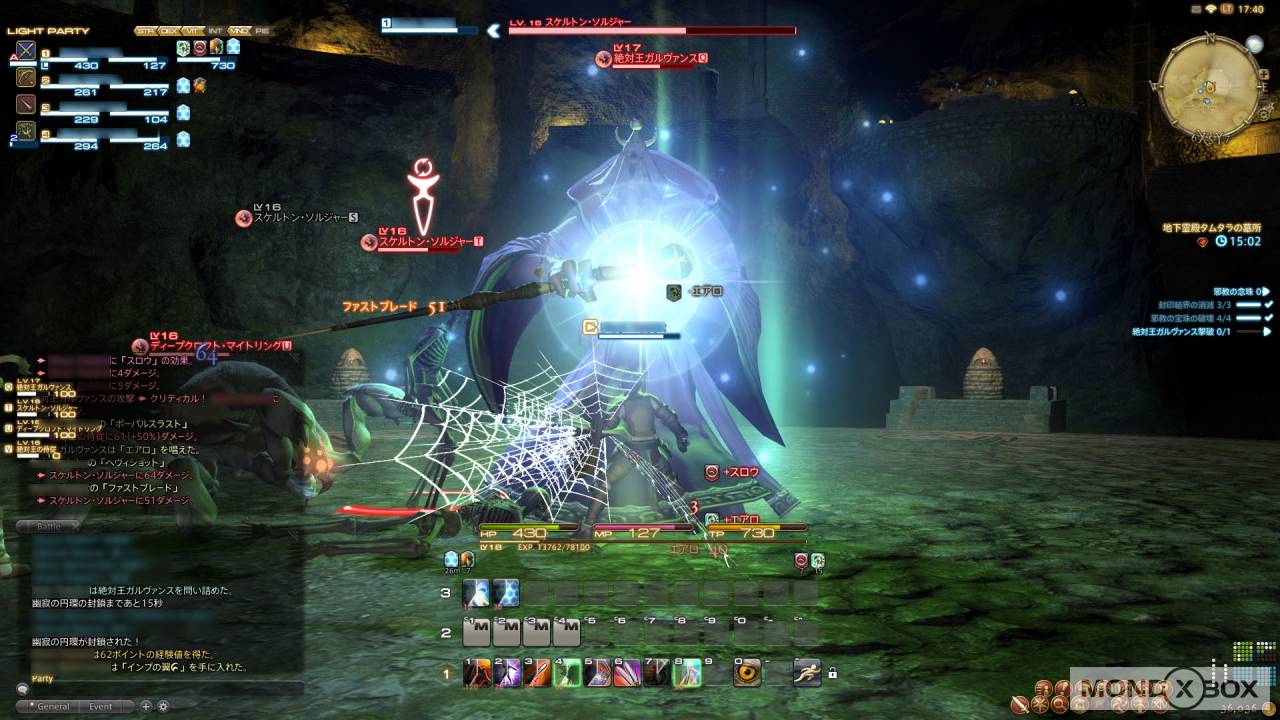Image resolution: width=1280 pixels, height=720 pixels.
Task: Open the Event chat tab
Action: click(100, 706)
